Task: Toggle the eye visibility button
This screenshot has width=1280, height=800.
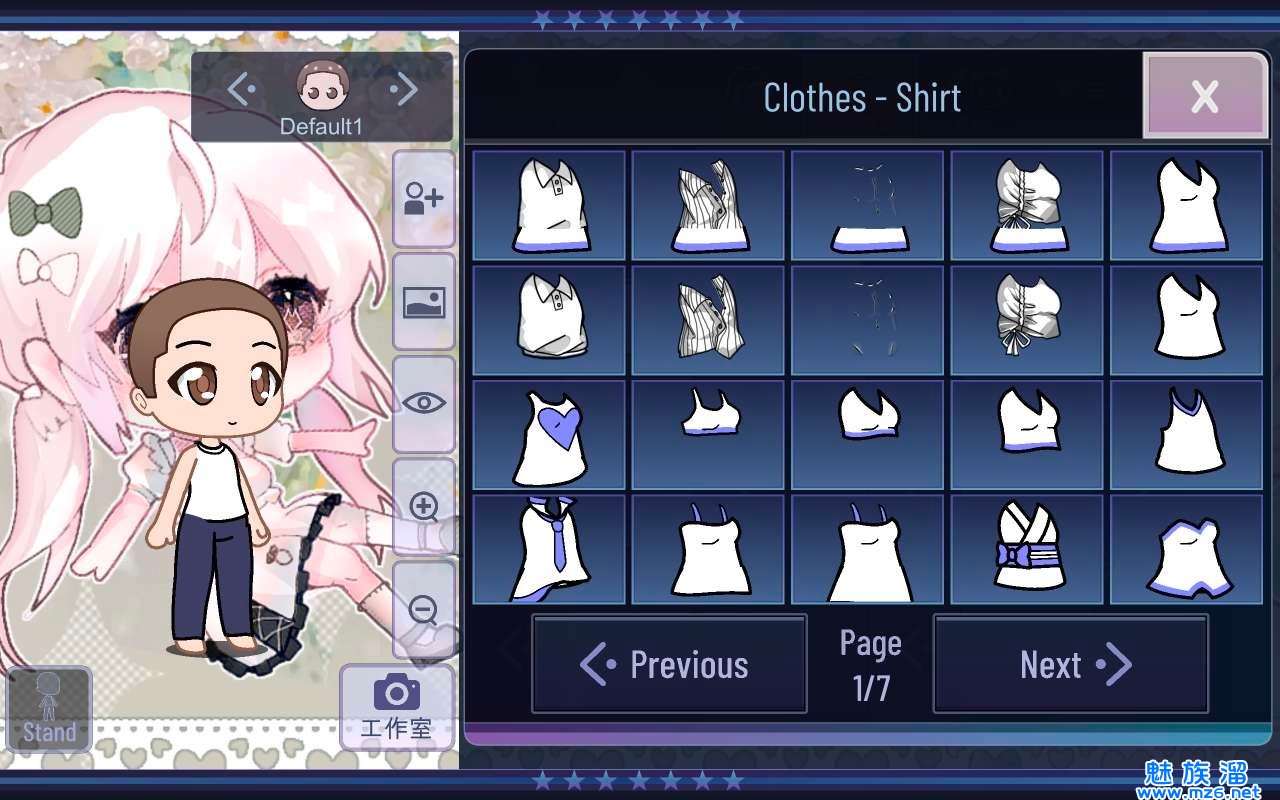Action: click(x=424, y=403)
